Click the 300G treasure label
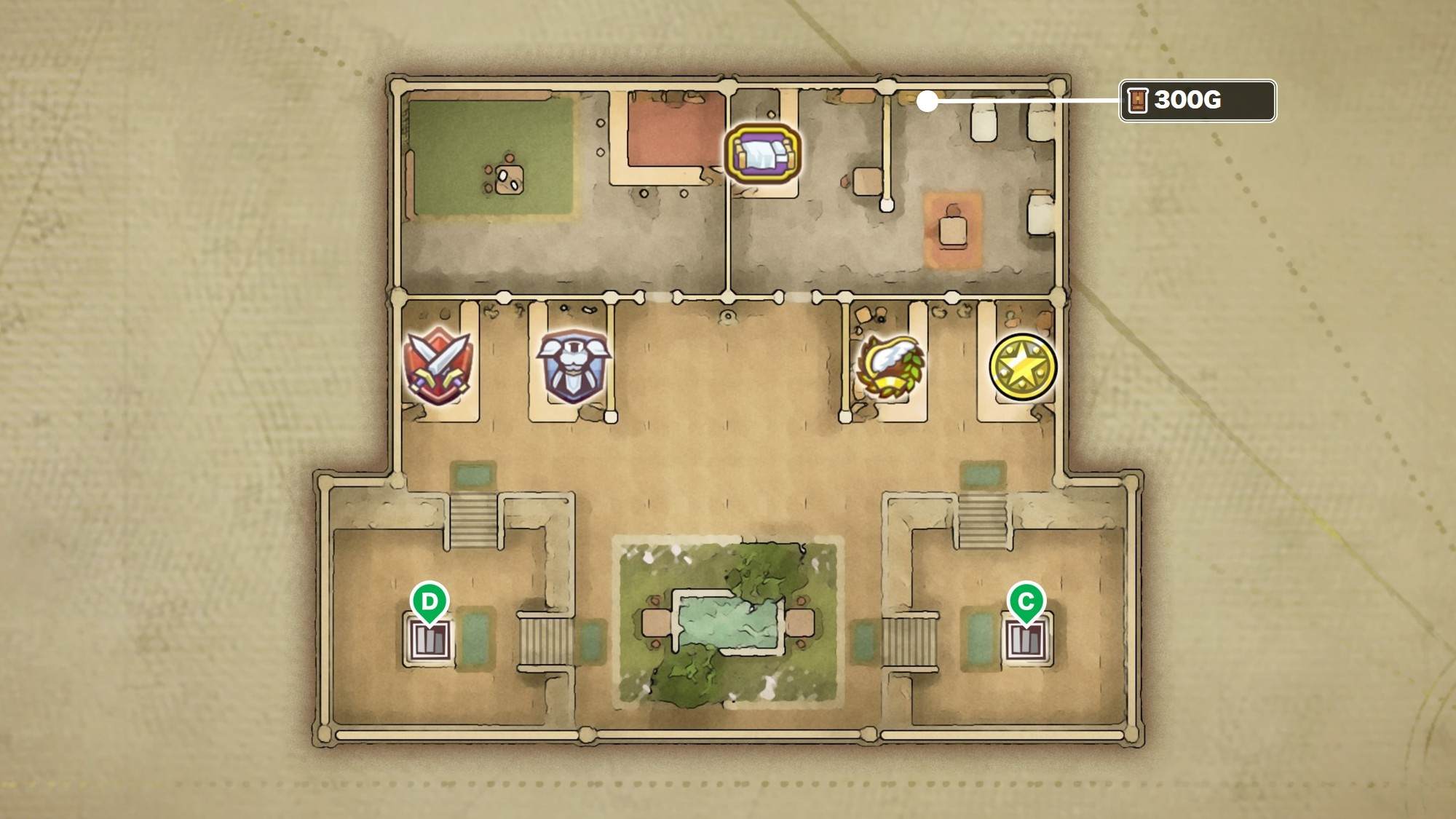The height and width of the screenshot is (819, 1456). point(1197,100)
